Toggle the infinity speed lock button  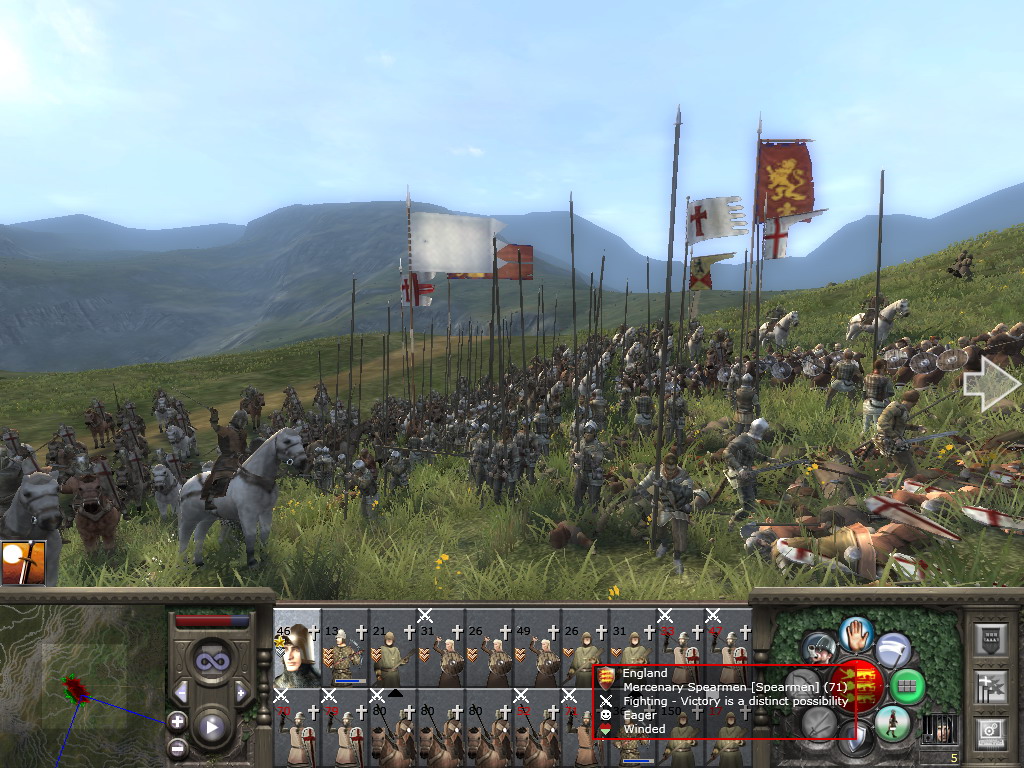pos(211,661)
